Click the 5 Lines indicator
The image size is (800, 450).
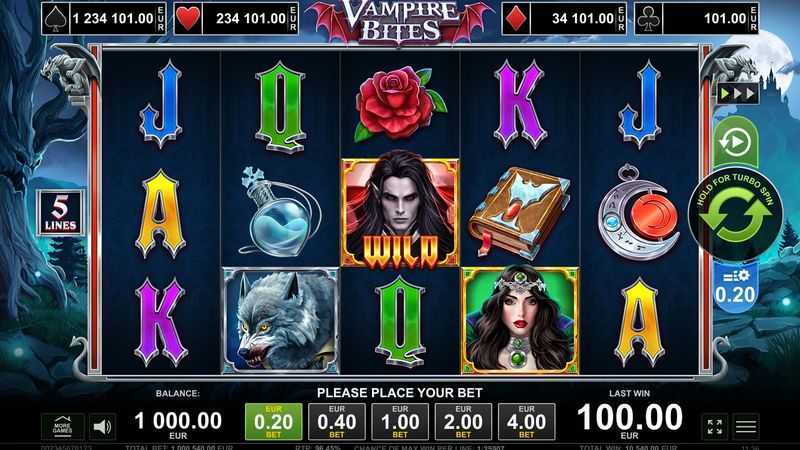pos(58,212)
